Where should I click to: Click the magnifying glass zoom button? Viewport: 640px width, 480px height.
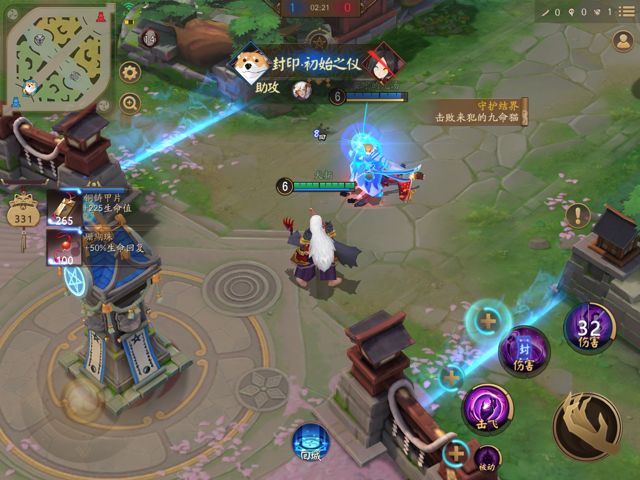(130, 102)
